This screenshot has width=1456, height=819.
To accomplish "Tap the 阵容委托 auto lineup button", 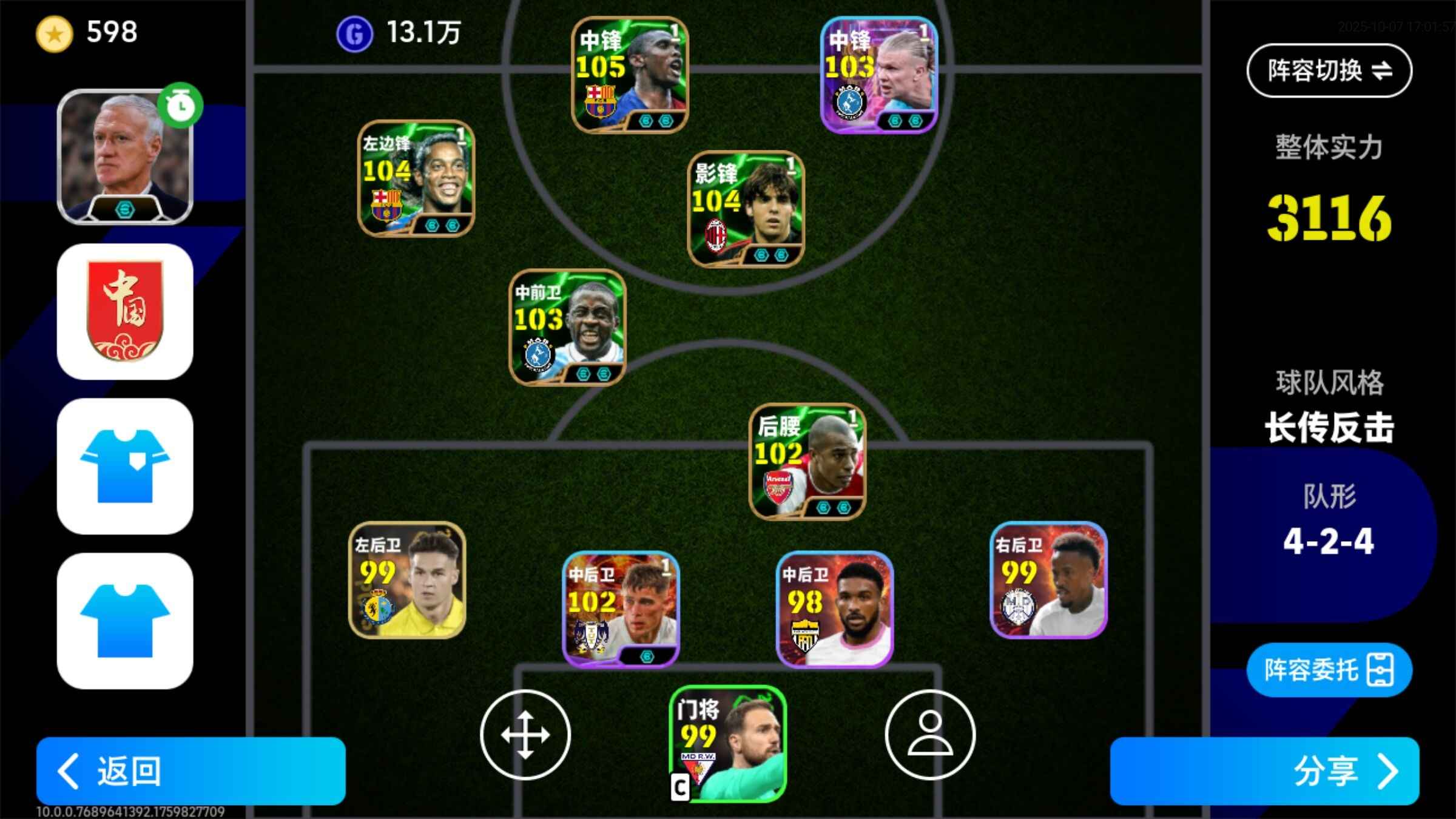I will coord(1329,670).
